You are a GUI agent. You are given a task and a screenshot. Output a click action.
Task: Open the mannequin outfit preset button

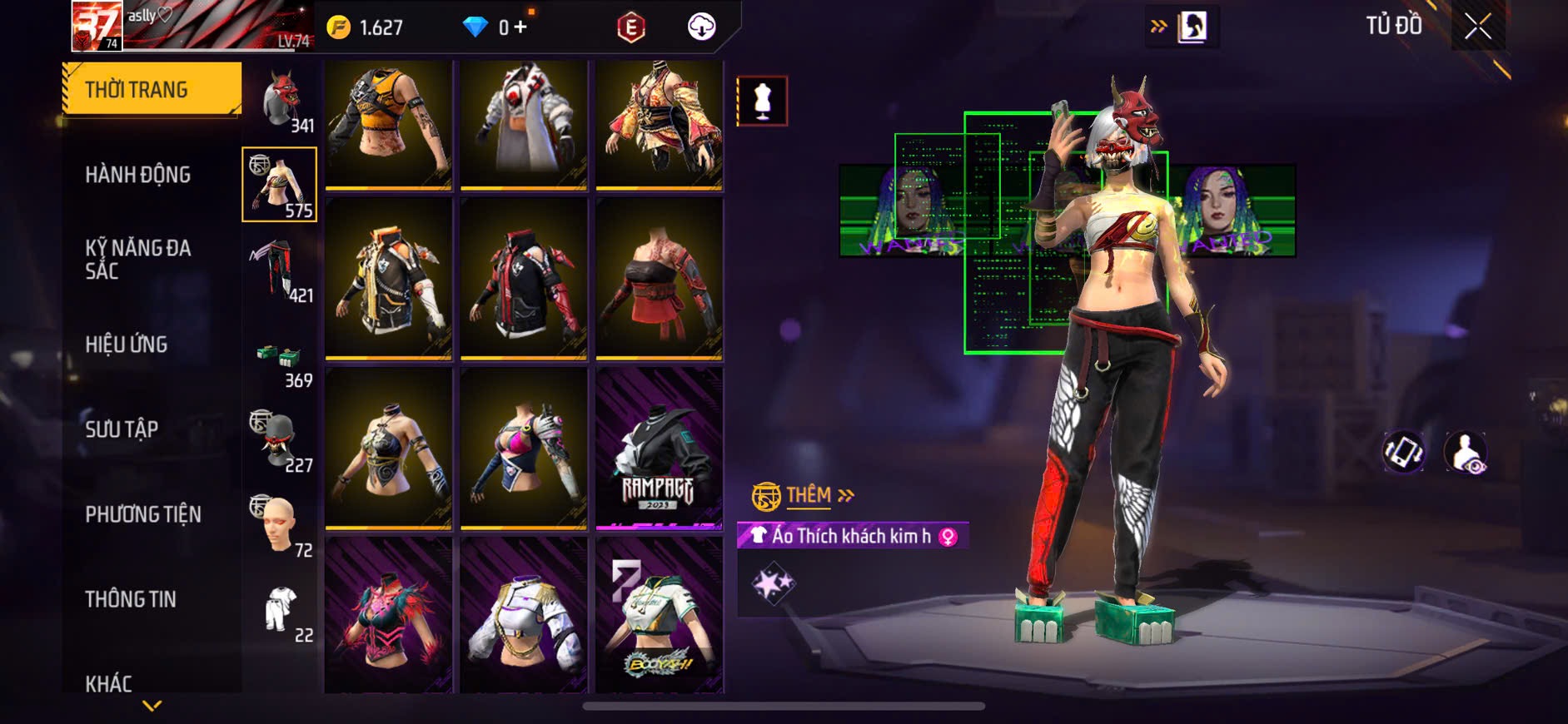click(x=762, y=102)
